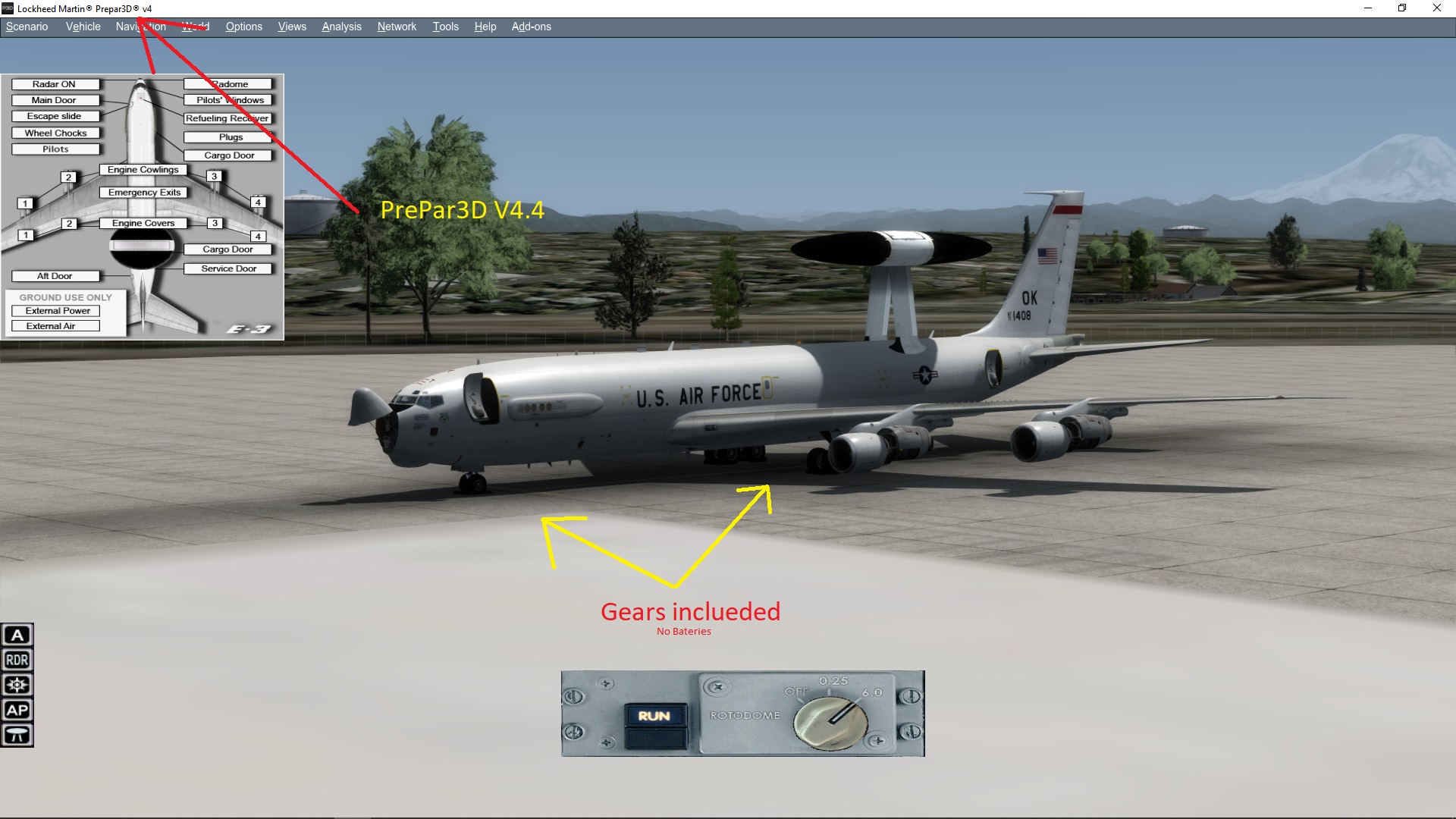Click the rotodome RUN button

[x=654, y=716]
